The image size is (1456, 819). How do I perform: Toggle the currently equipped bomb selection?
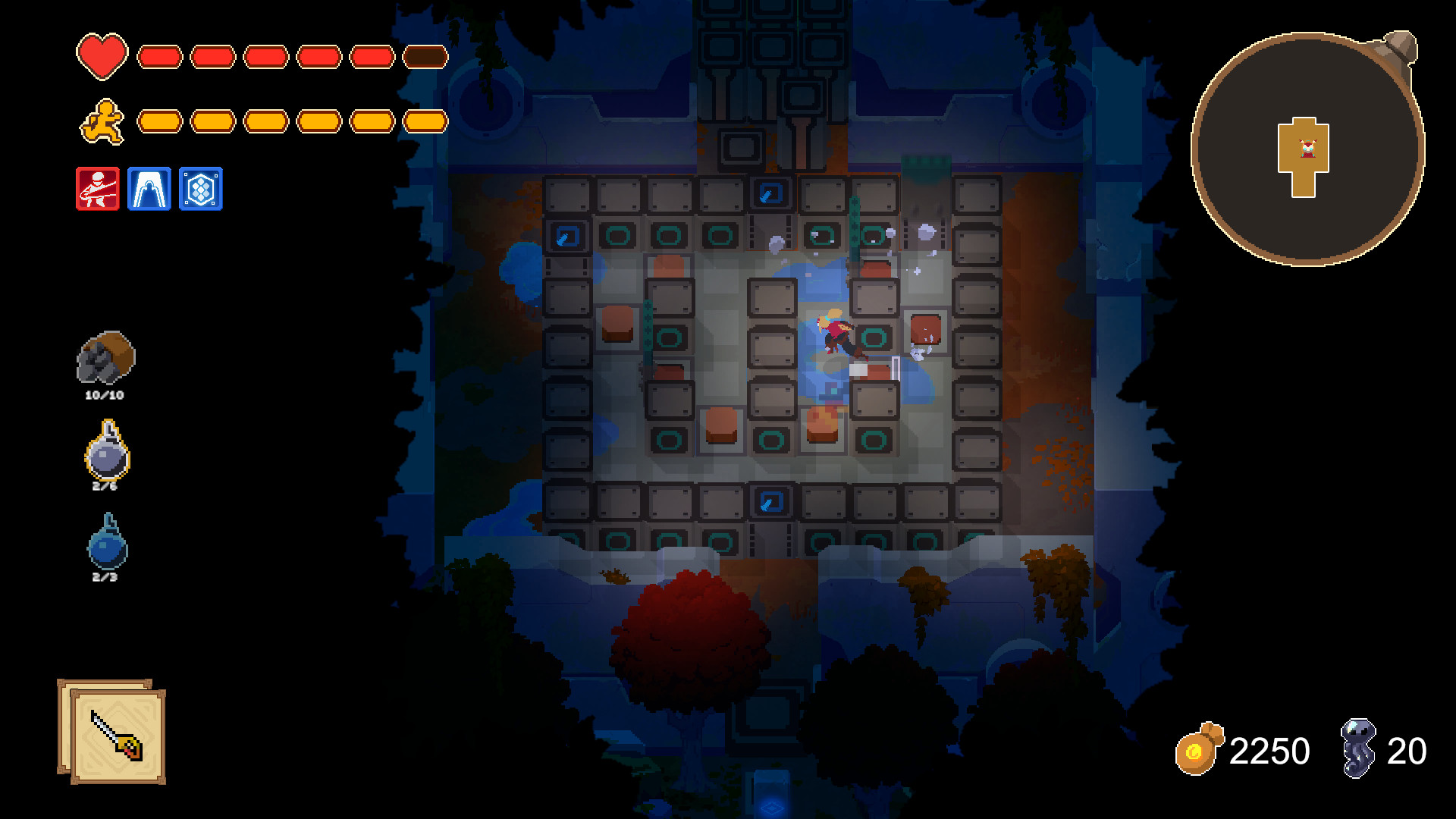coord(106,455)
